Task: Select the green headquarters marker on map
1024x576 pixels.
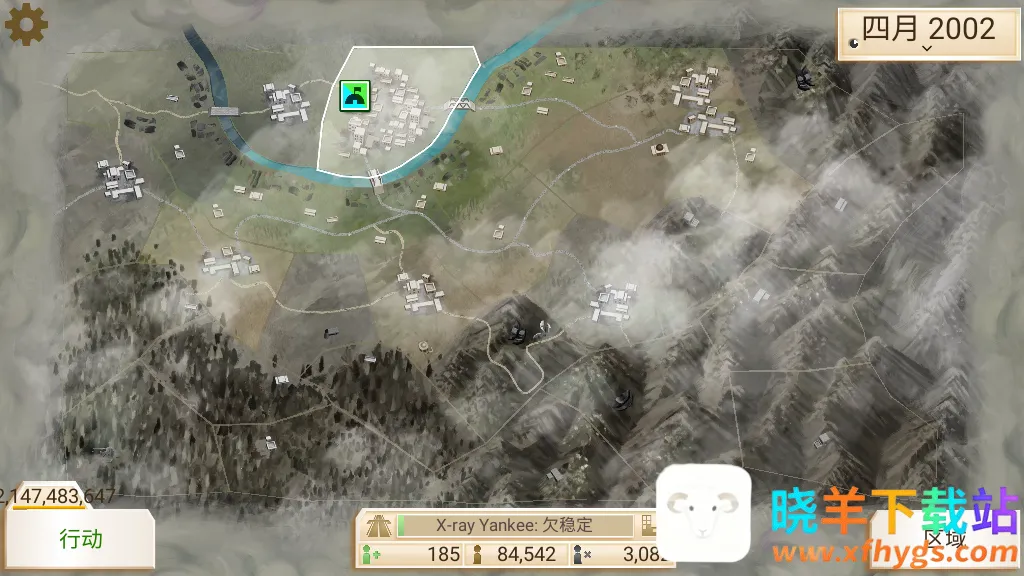Action: coord(355,95)
